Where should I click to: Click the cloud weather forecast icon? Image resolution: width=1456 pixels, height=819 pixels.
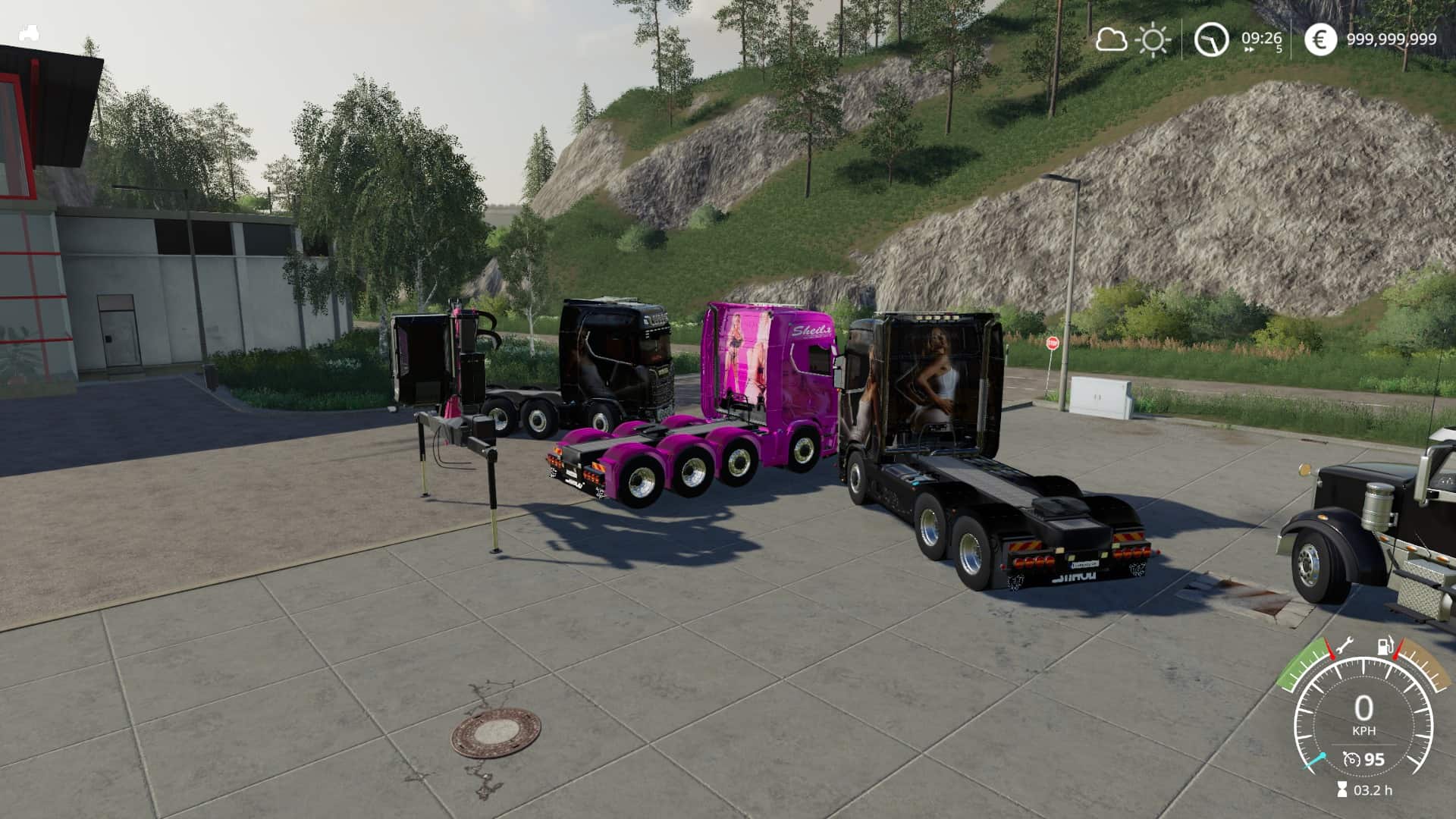pos(1111,39)
